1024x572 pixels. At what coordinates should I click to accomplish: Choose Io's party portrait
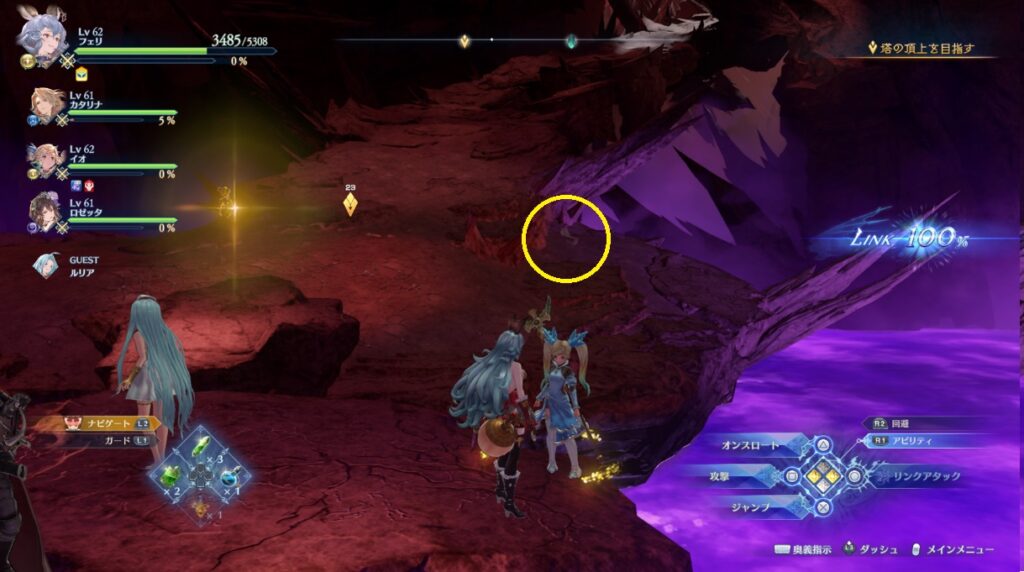pos(45,158)
